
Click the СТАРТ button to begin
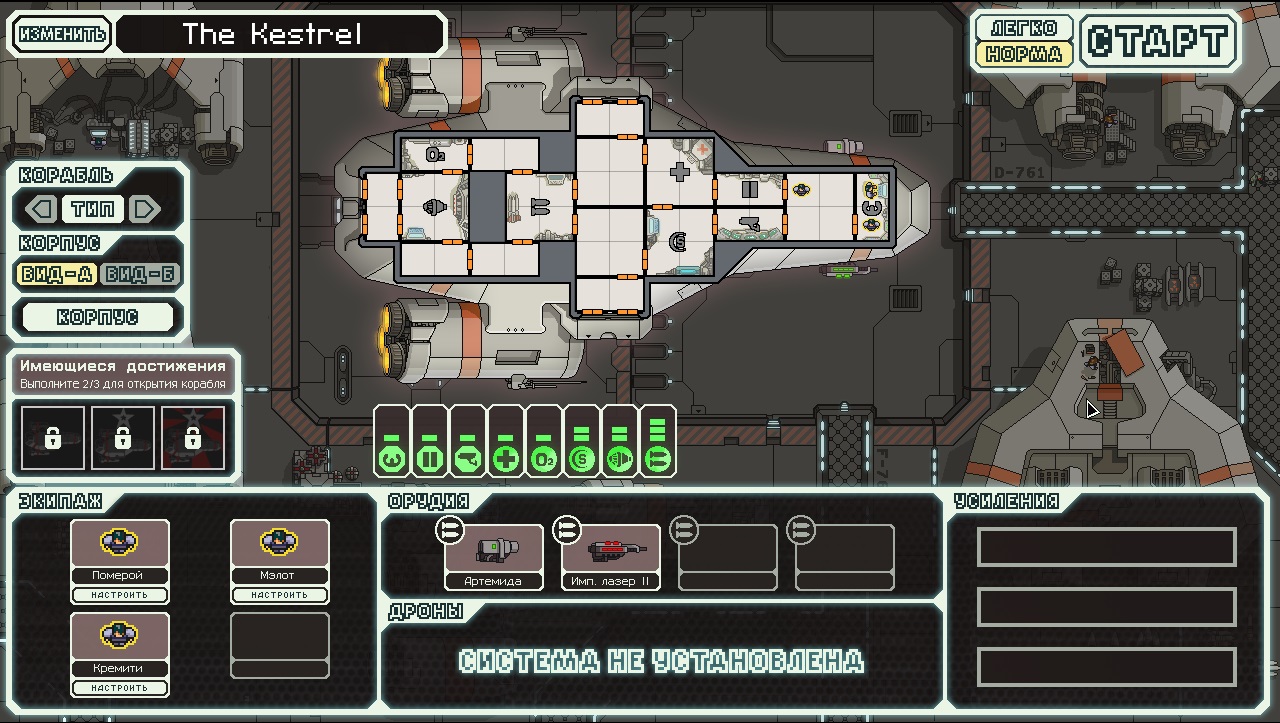tap(1159, 41)
